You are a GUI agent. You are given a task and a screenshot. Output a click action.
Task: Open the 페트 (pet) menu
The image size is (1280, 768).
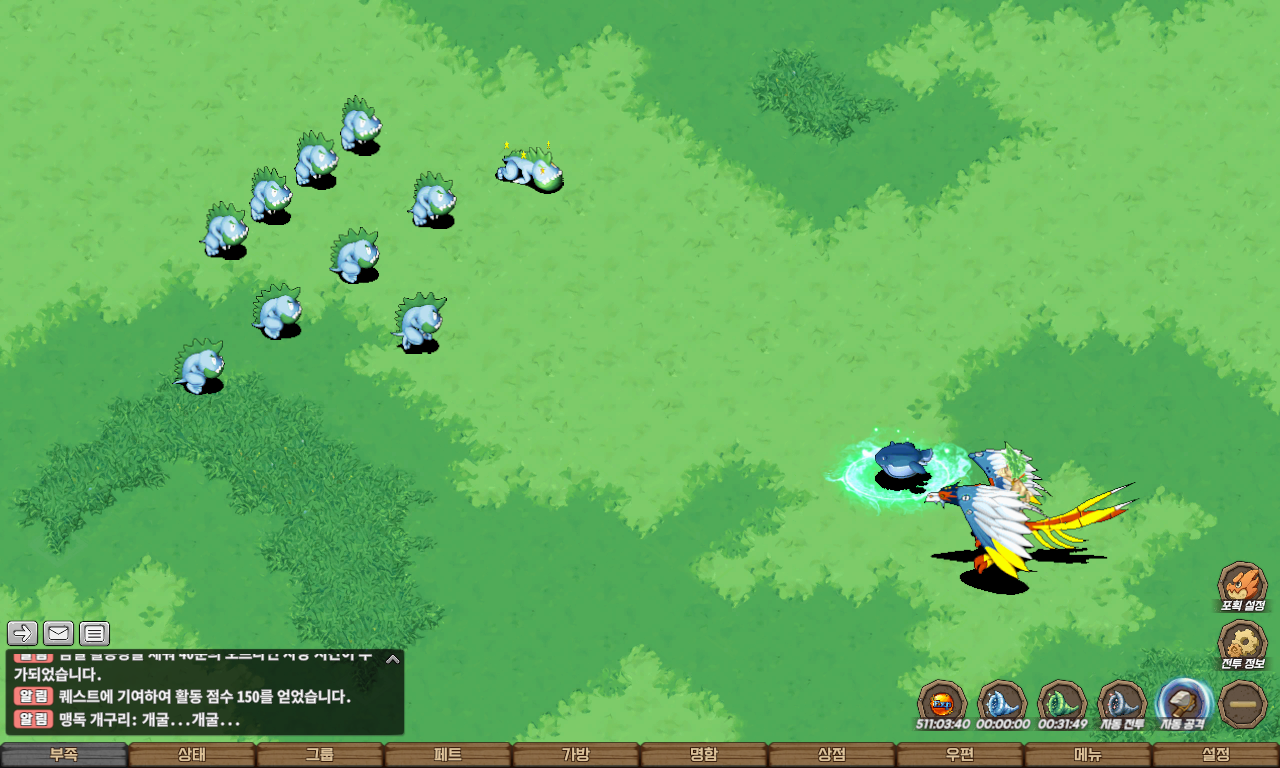click(x=448, y=755)
